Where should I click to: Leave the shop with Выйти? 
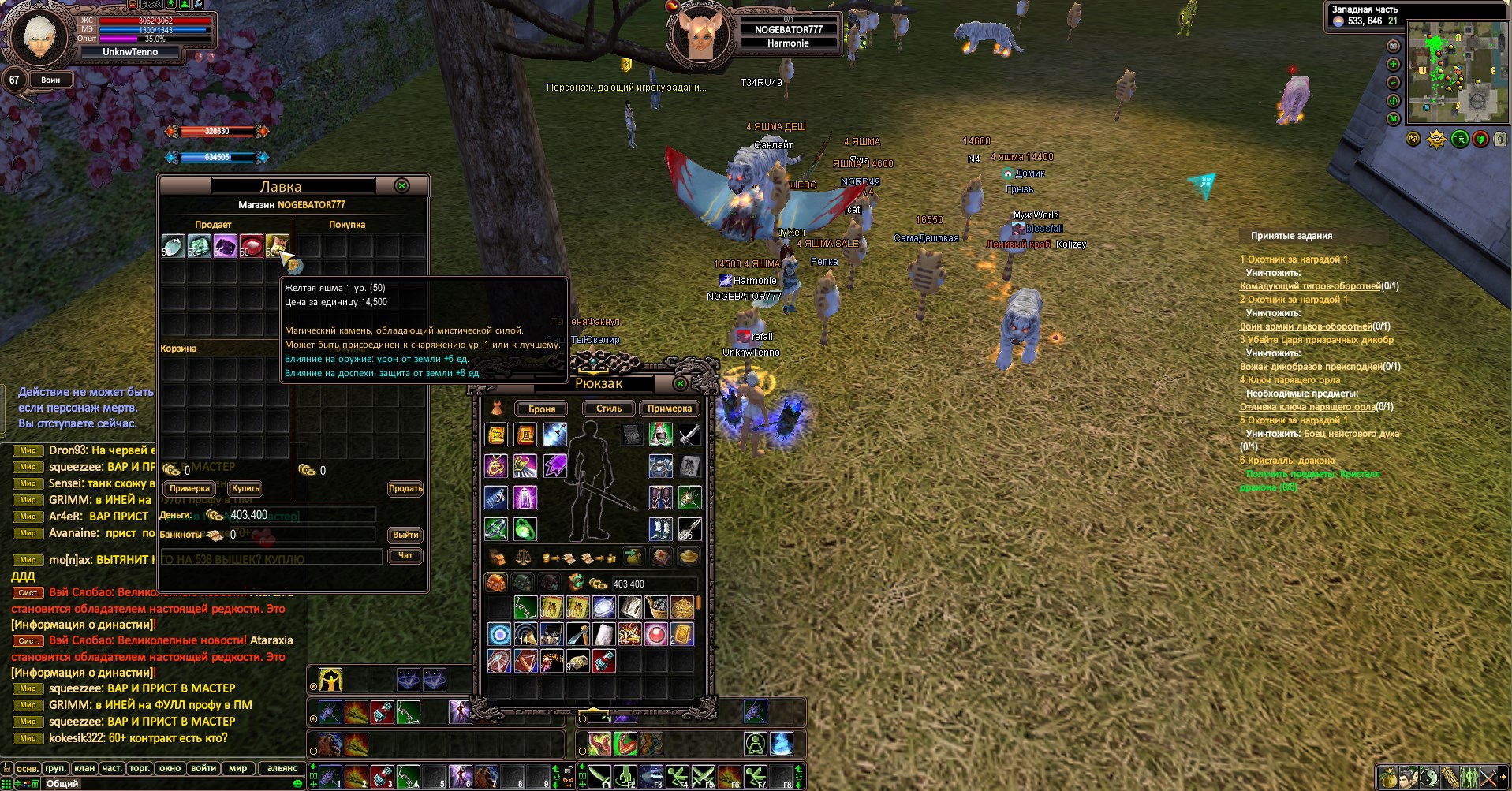405,535
